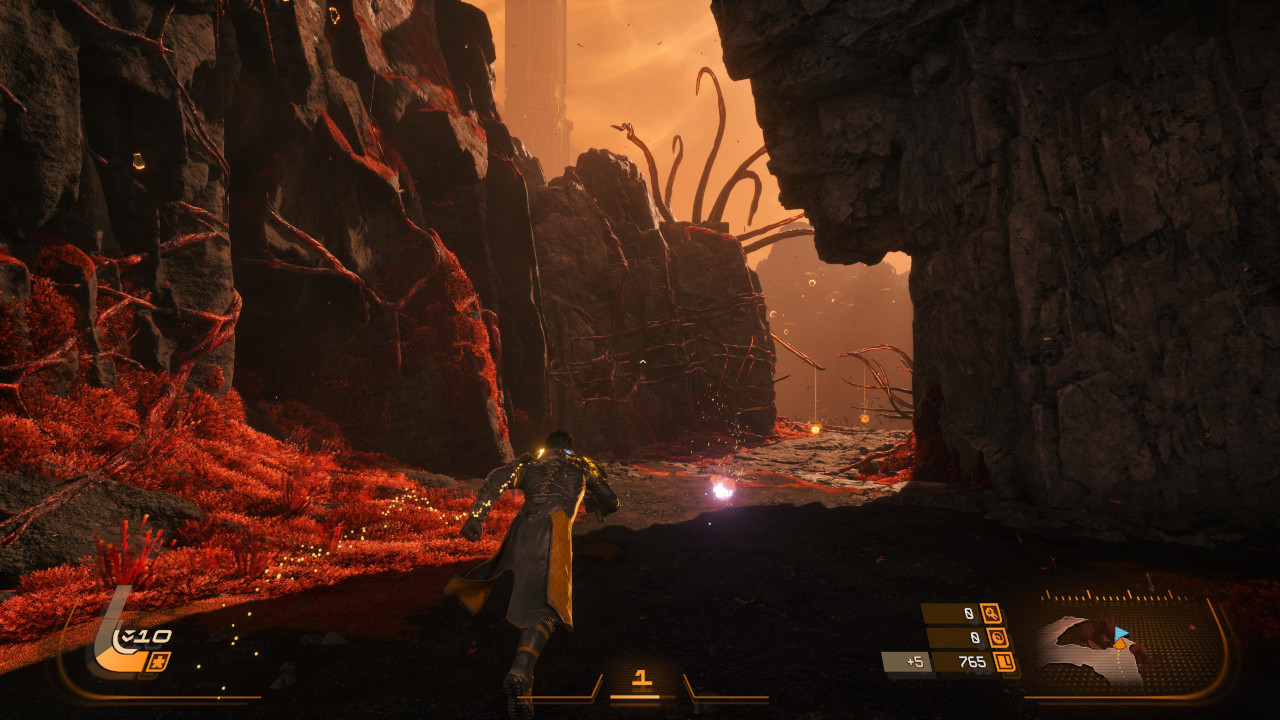Select the obolites currency icon
Screen dimensions: 1280x720
click(1005, 662)
